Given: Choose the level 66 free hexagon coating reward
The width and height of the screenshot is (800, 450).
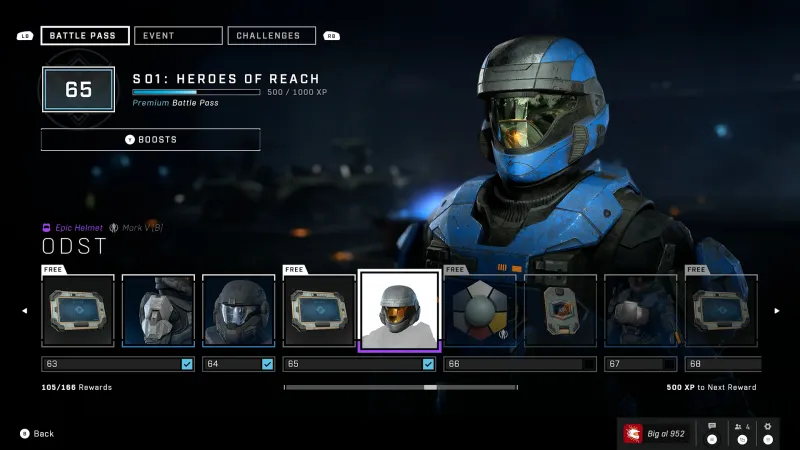Looking at the screenshot, I should (x=480, y=310).
